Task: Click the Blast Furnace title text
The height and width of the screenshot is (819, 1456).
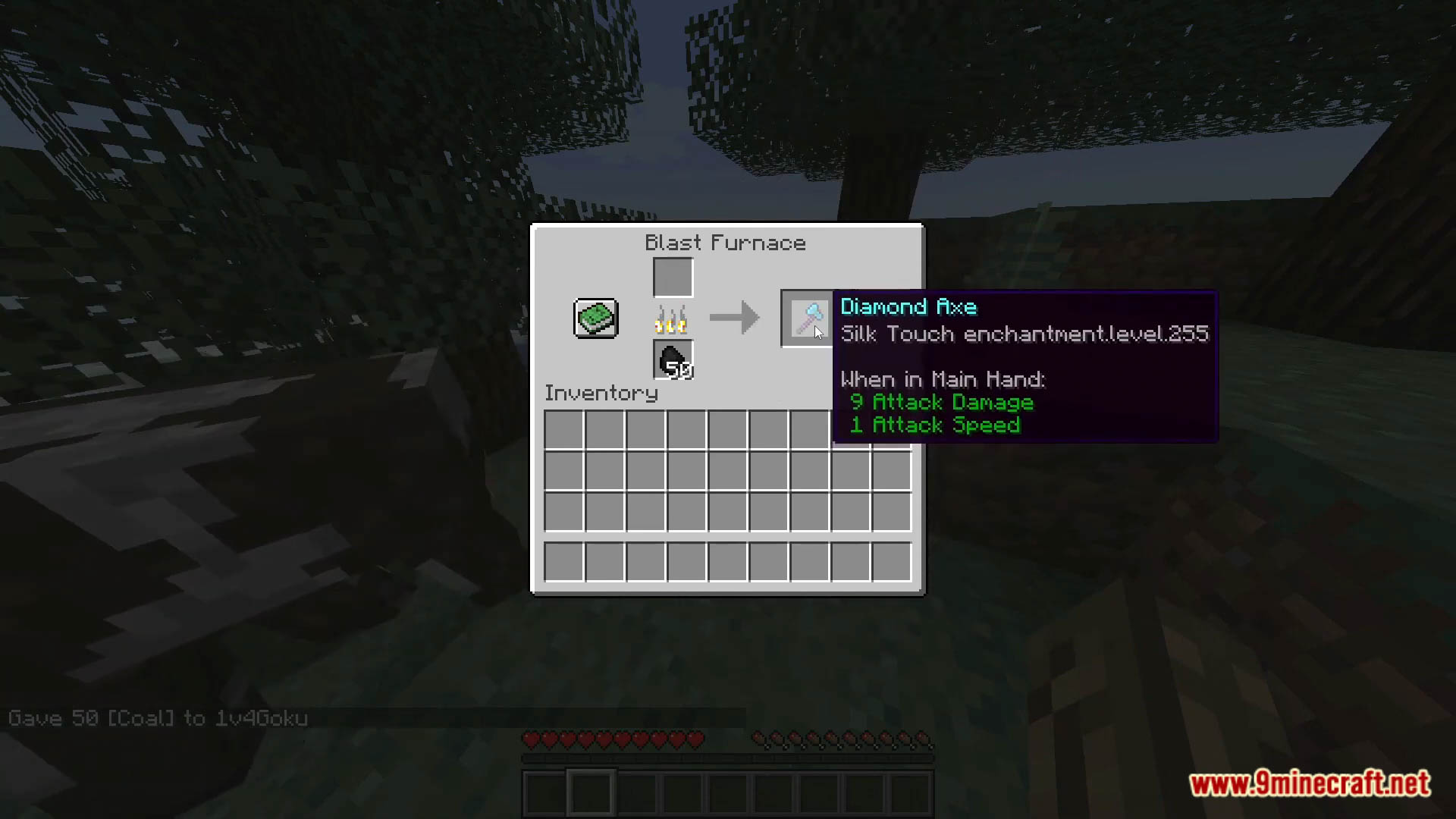Action: coord(725,243)
